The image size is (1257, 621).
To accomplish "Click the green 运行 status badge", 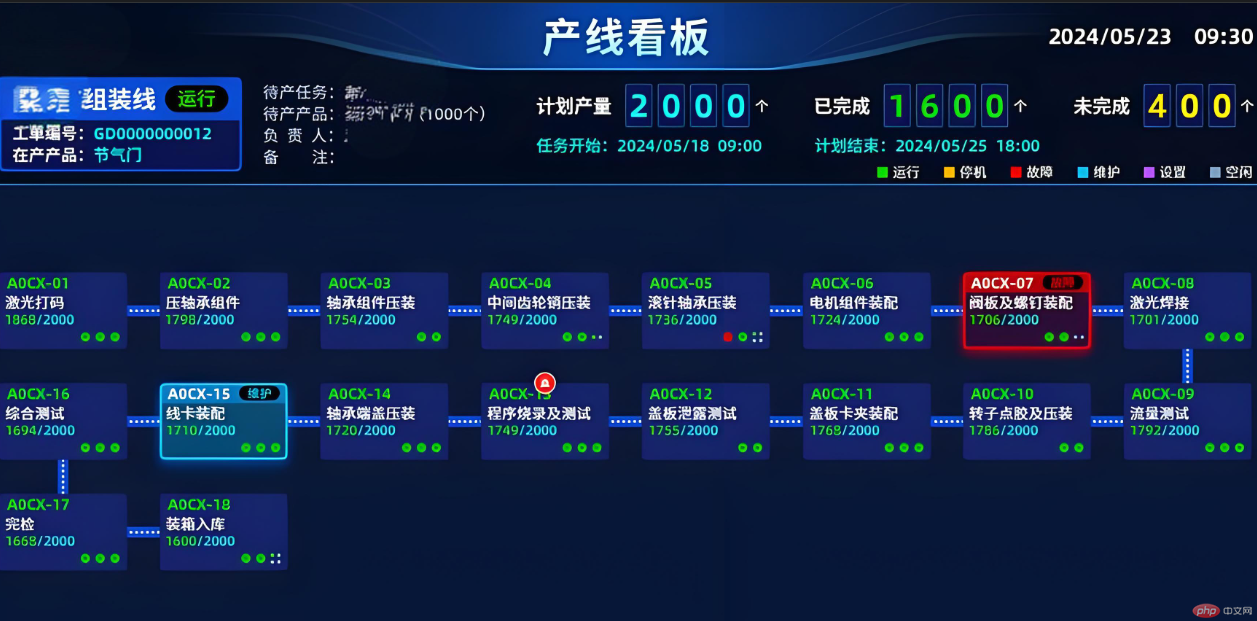I will click(x=197, y=99).
